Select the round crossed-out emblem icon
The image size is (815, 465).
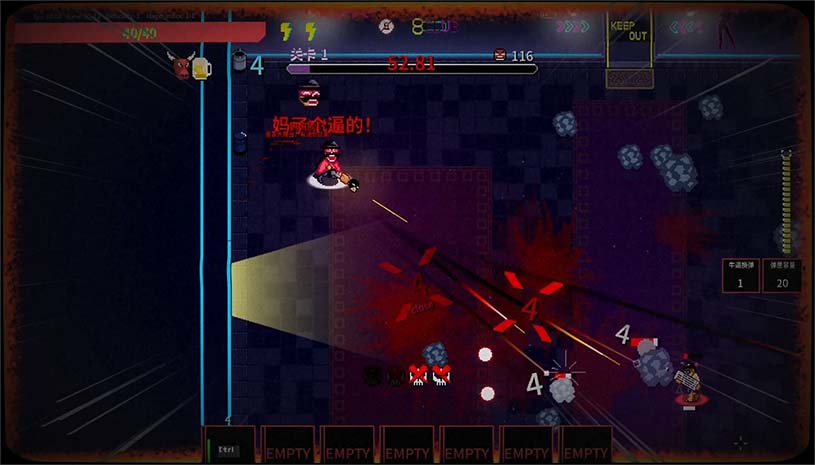(x=386, y=26)
